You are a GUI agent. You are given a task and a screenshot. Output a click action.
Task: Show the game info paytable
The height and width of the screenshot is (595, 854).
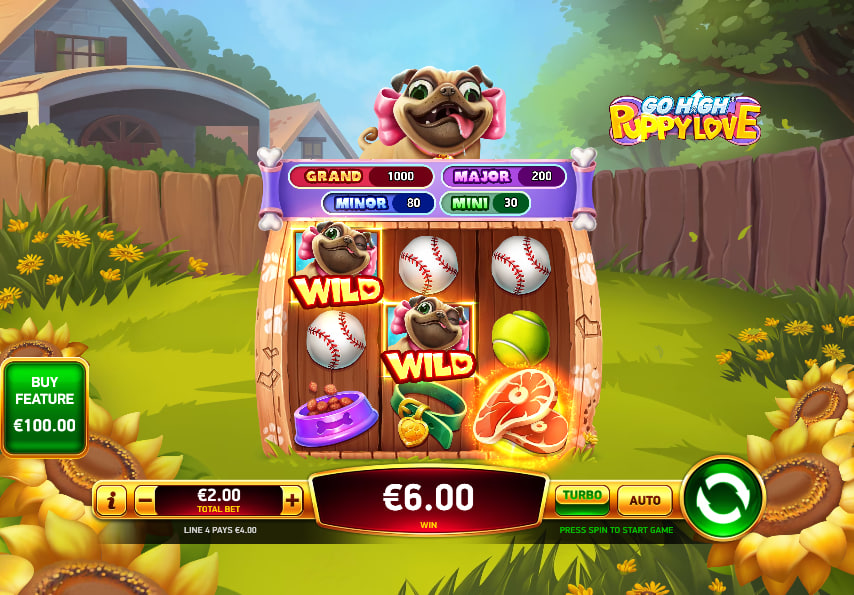111,500
